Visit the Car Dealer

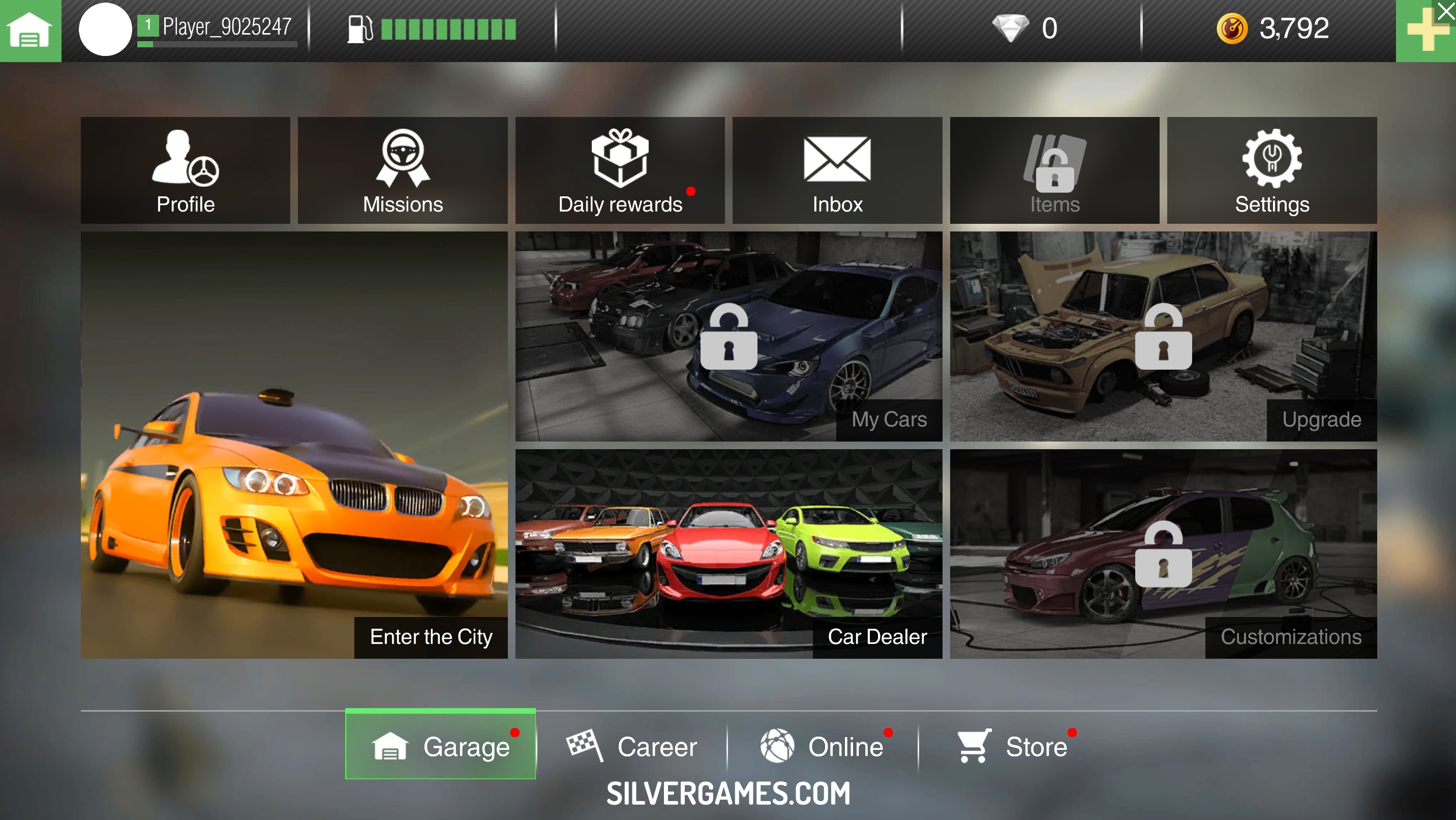coord(729,553)
